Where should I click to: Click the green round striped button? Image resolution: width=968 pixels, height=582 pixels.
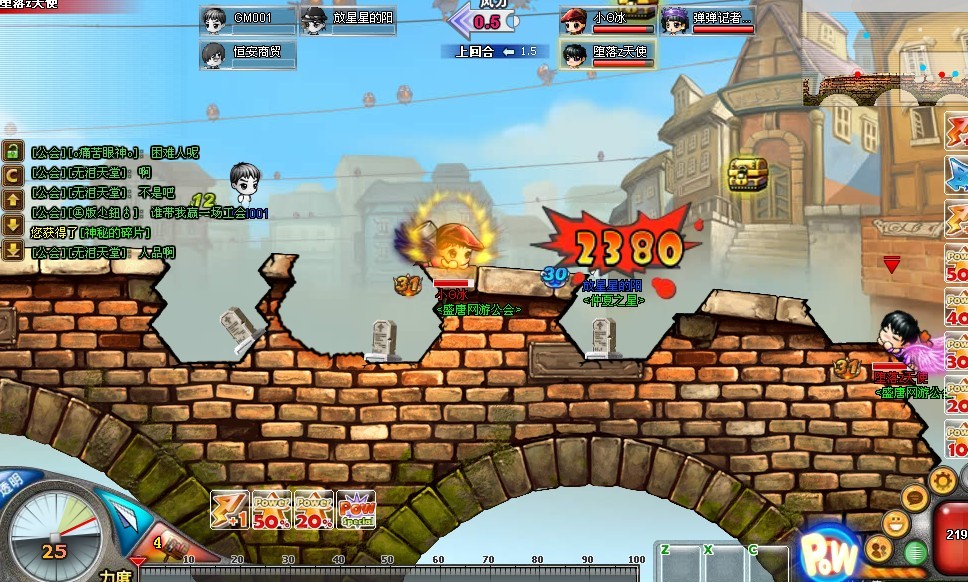[915, 552]
